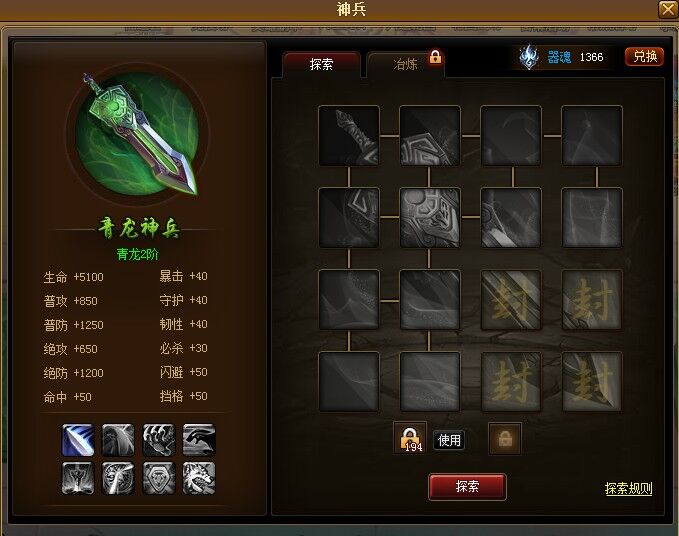Select the golden padlock item showing 194
Viewport: 679px width, 536px height.
tap(410, 438)
